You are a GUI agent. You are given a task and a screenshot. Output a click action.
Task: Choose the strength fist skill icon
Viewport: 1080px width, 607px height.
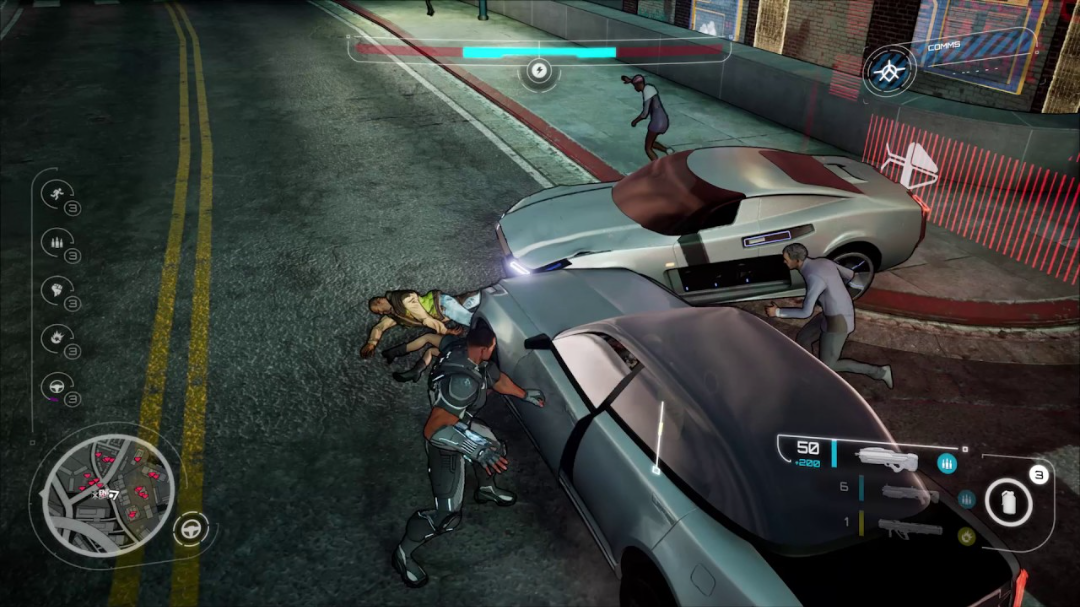[x=56, y=289]
